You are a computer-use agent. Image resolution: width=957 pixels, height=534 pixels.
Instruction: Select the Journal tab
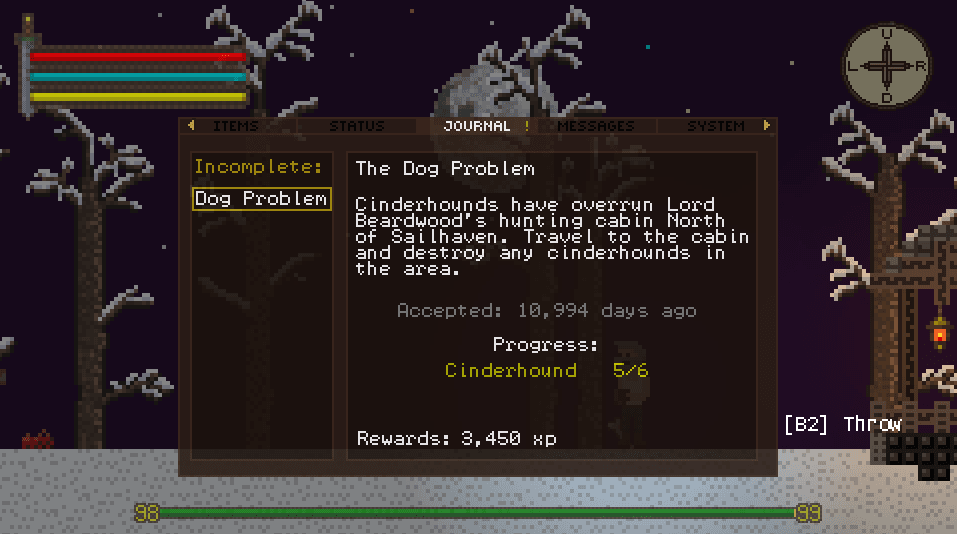click(477, 126)
